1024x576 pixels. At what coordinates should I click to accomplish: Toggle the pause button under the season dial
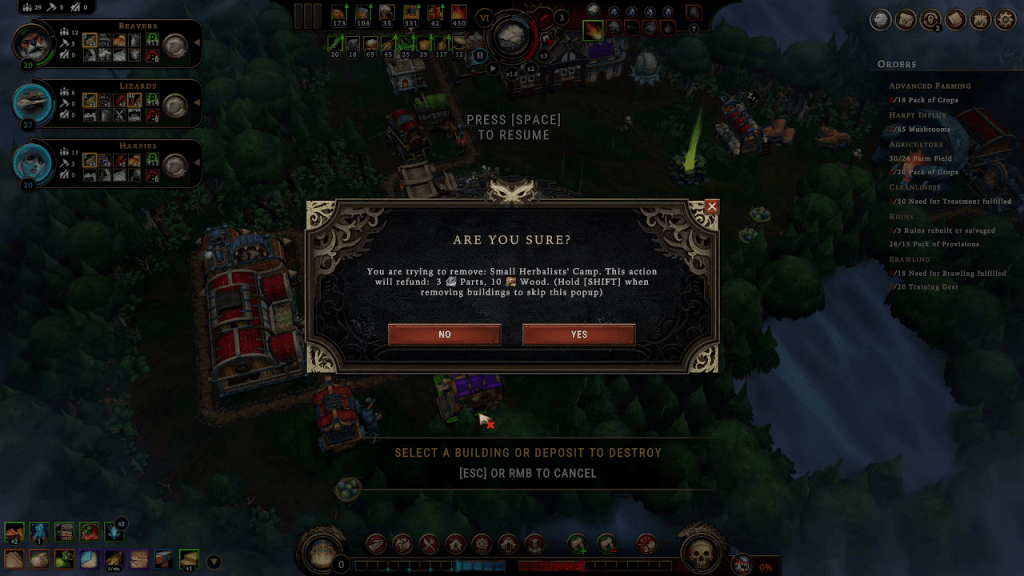[x=480, y=56]
